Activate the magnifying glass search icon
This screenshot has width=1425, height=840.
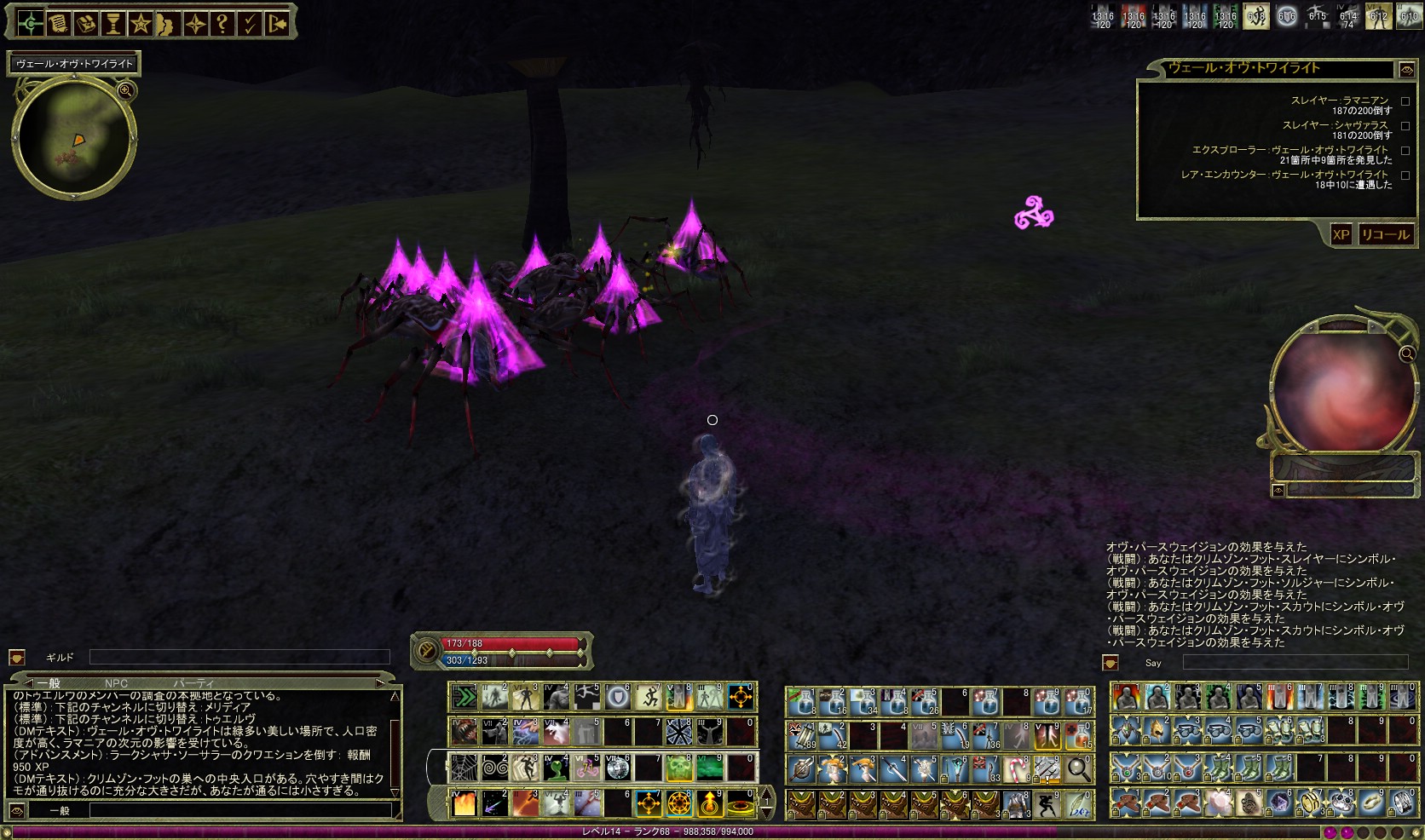[1078, 768]
